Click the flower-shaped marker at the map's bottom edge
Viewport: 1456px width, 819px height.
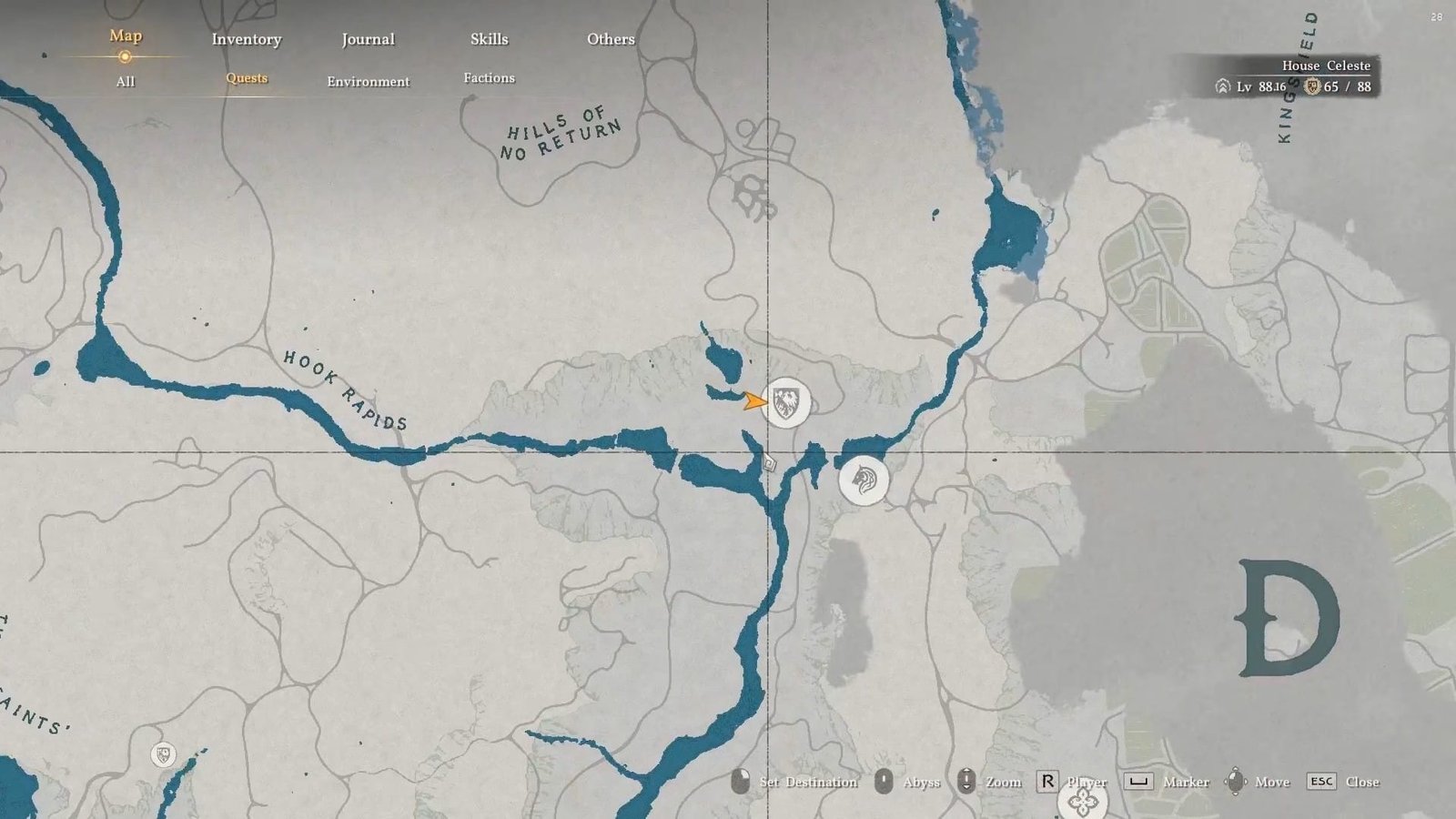pos(1082,801)
